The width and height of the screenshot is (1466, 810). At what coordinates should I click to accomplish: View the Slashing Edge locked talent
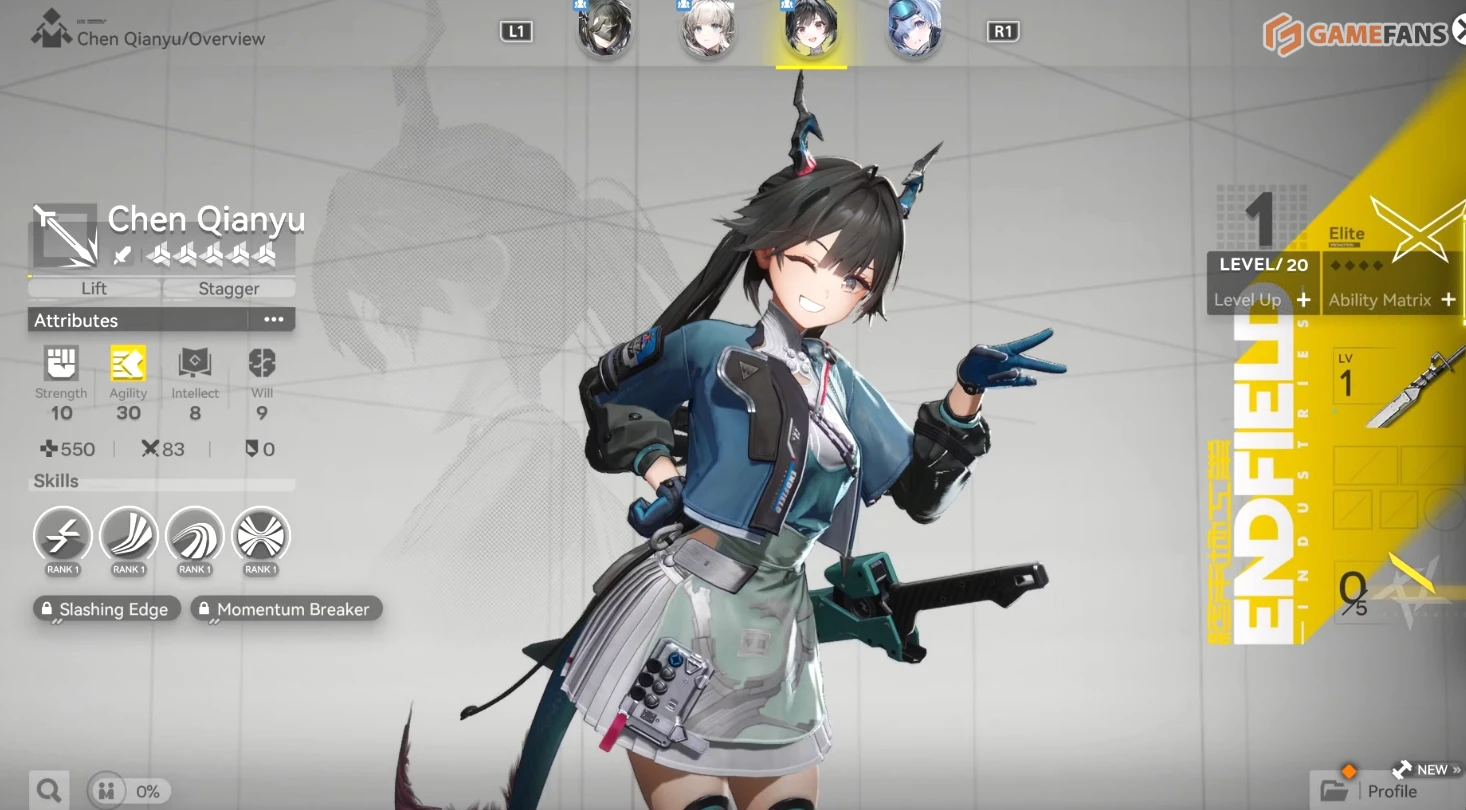coord(106,609)
